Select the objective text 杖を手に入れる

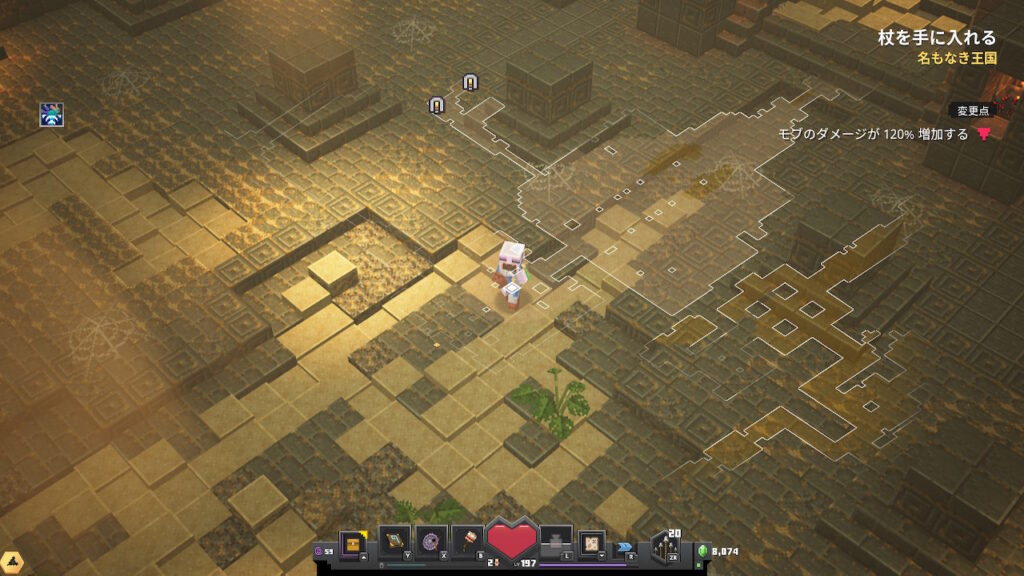[936, 38]
